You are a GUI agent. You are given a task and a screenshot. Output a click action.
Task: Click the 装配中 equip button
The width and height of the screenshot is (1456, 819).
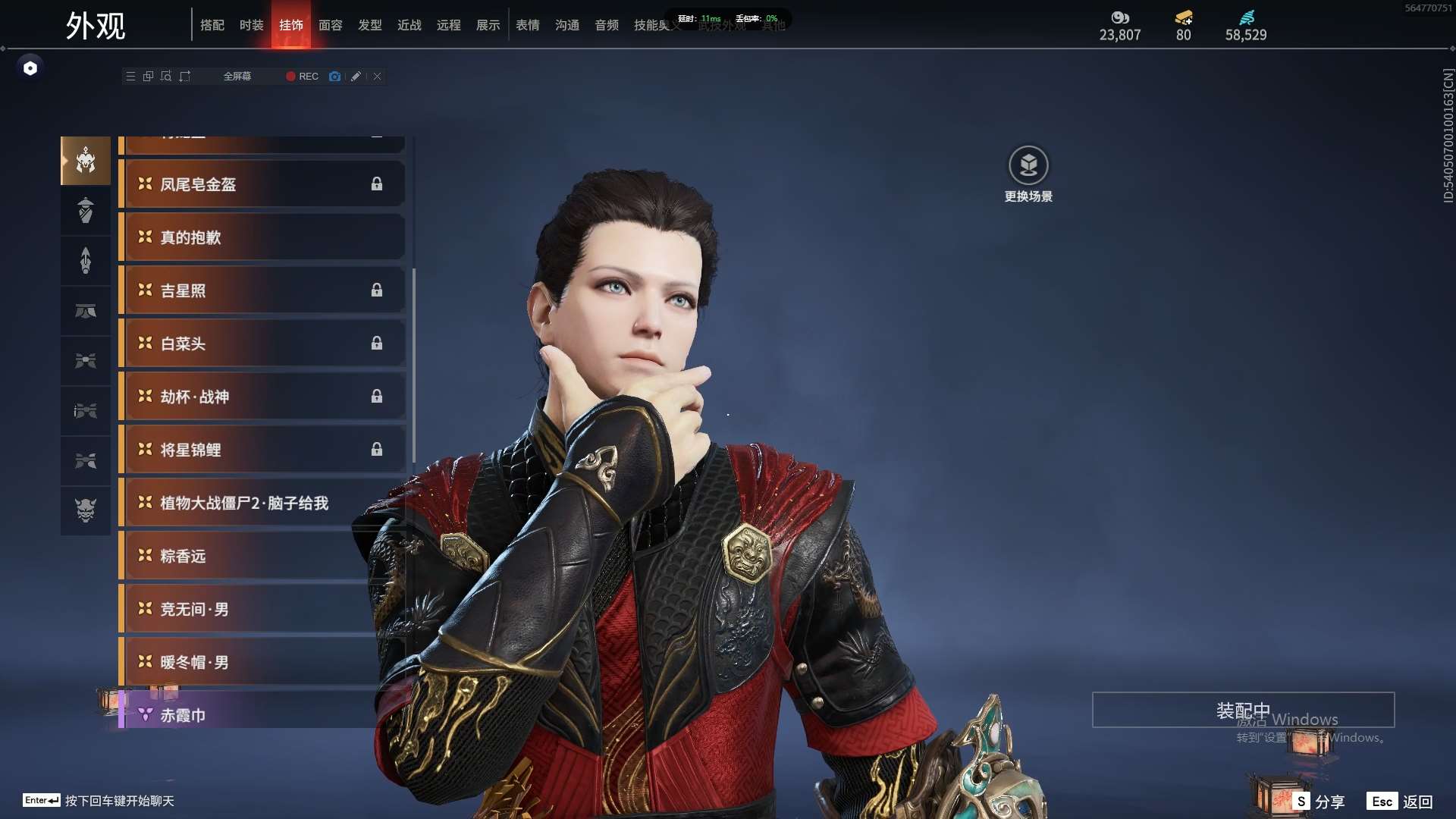(1243, 711)
